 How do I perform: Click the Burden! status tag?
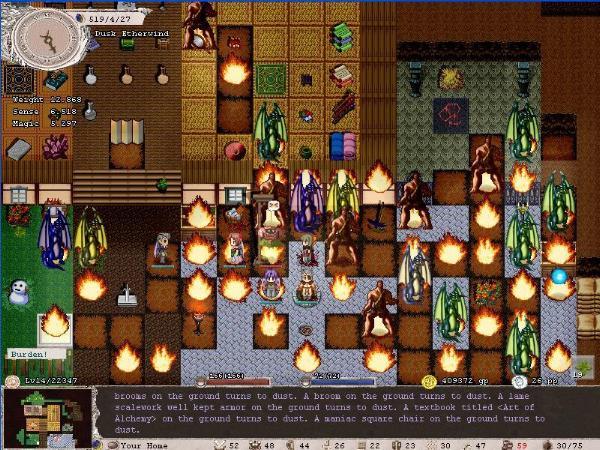click(27, 354)
